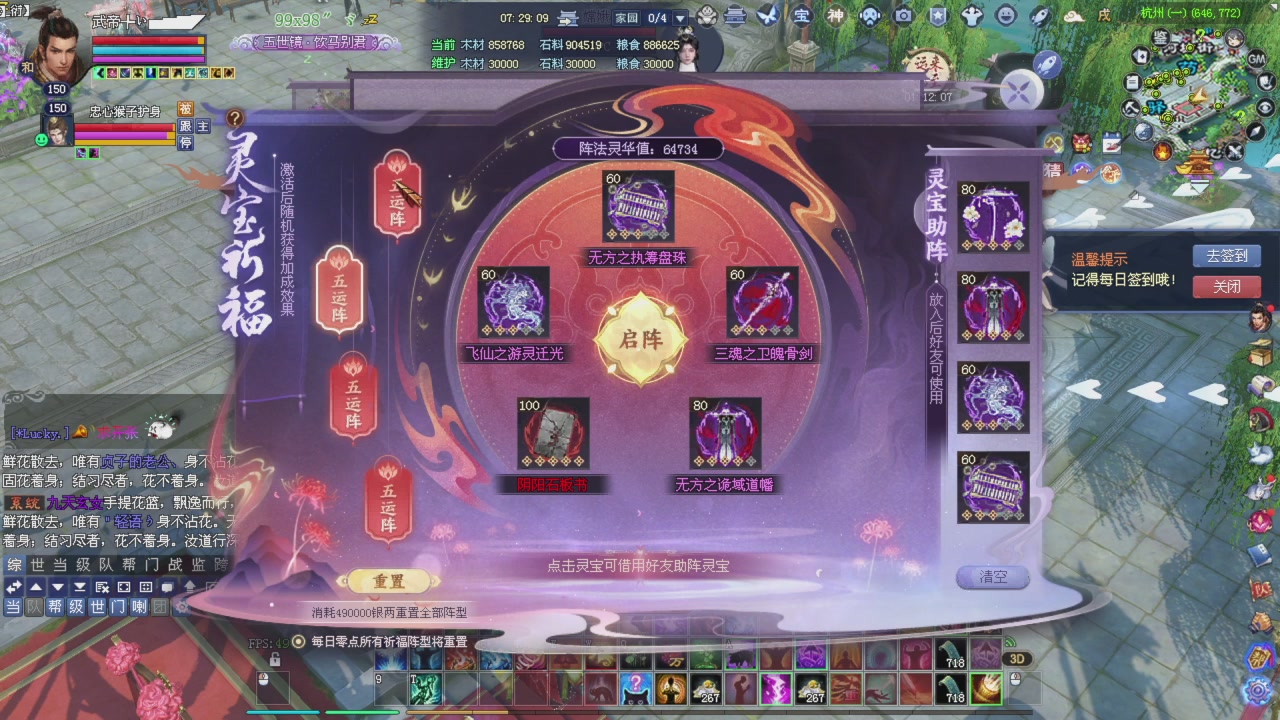1280x720 pixels.
Task: Enable the greyed 队 chat channel toggle
Action: click(35, 607)
